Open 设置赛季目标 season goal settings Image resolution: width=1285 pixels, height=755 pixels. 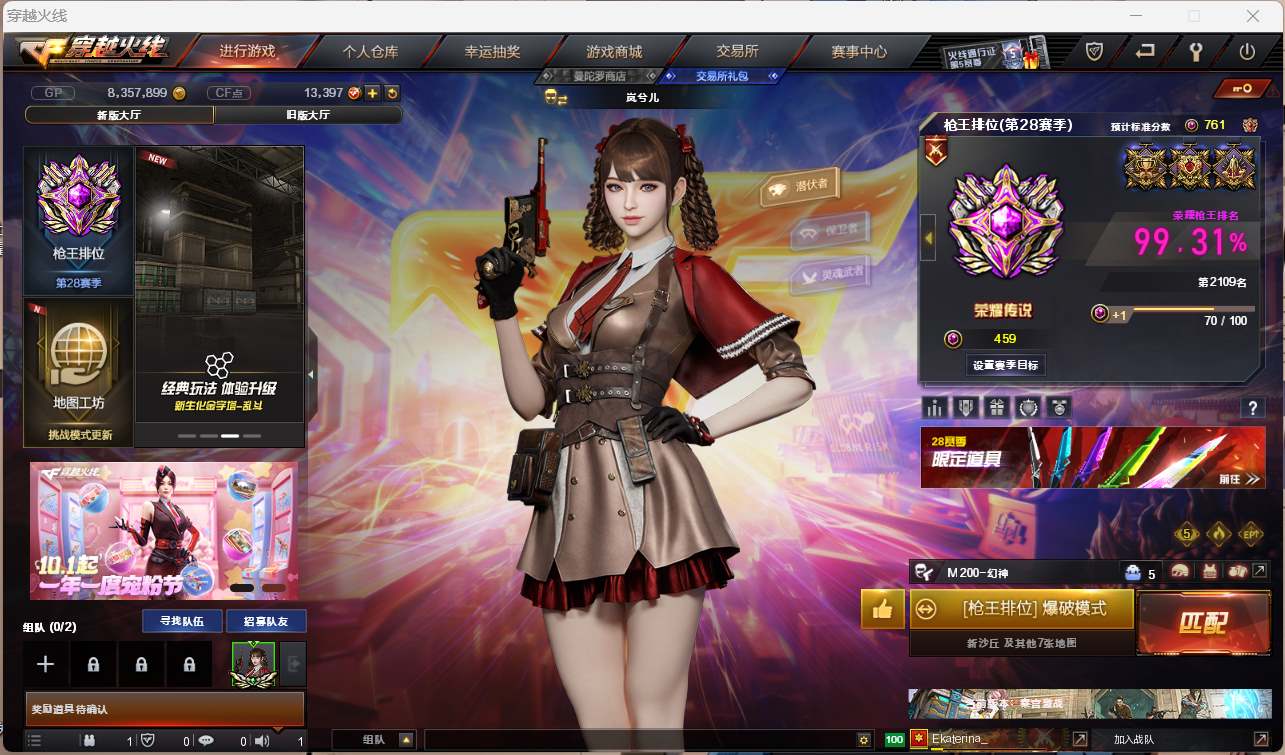[1006, 365]
